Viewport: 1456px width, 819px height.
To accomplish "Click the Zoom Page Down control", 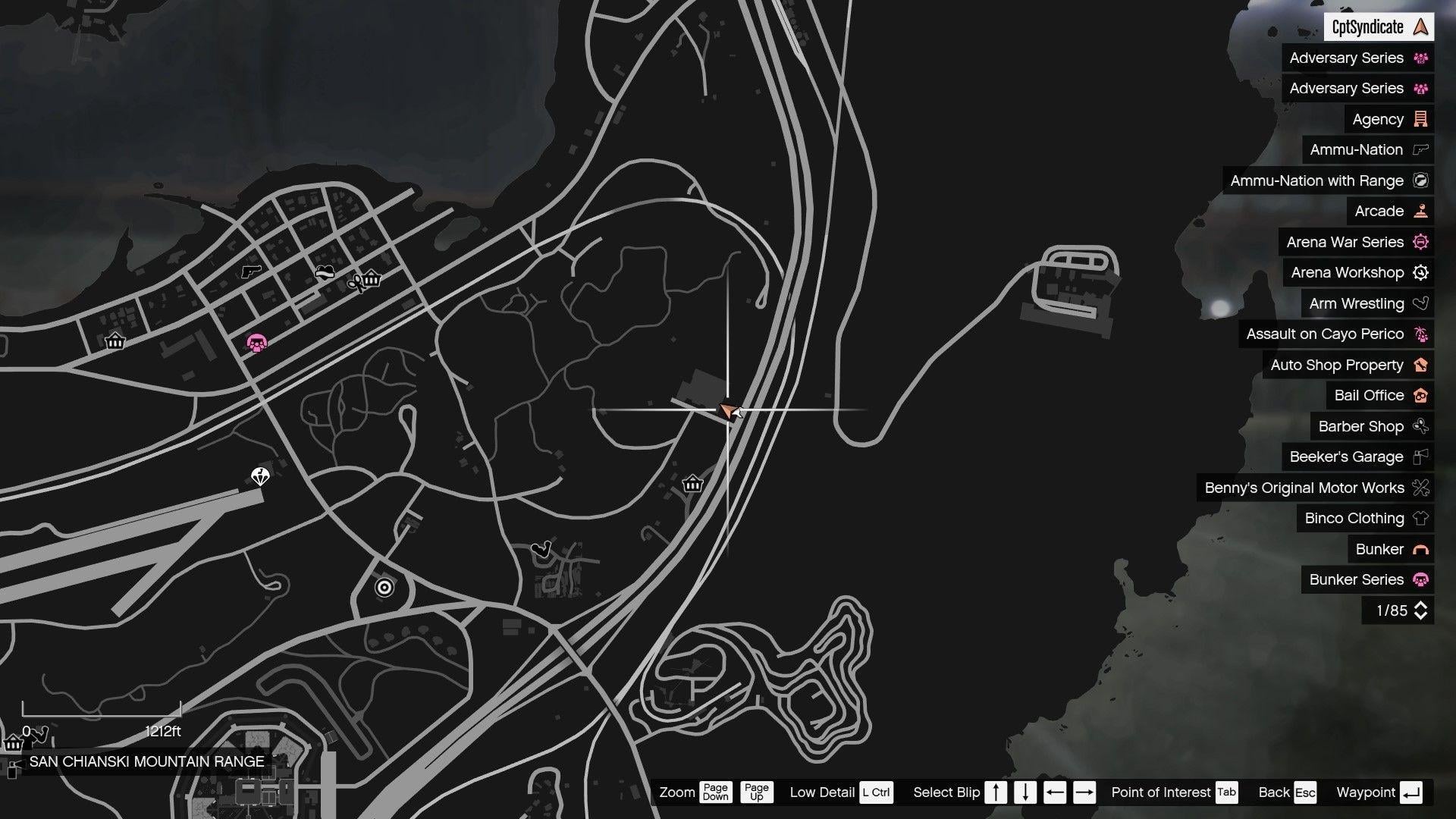I will pyautogui.click(x=714, y=792).
